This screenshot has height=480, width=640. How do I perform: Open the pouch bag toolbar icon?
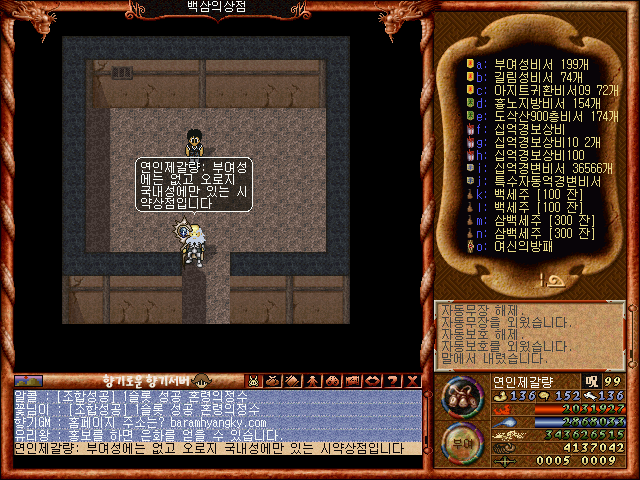(273, 380)
